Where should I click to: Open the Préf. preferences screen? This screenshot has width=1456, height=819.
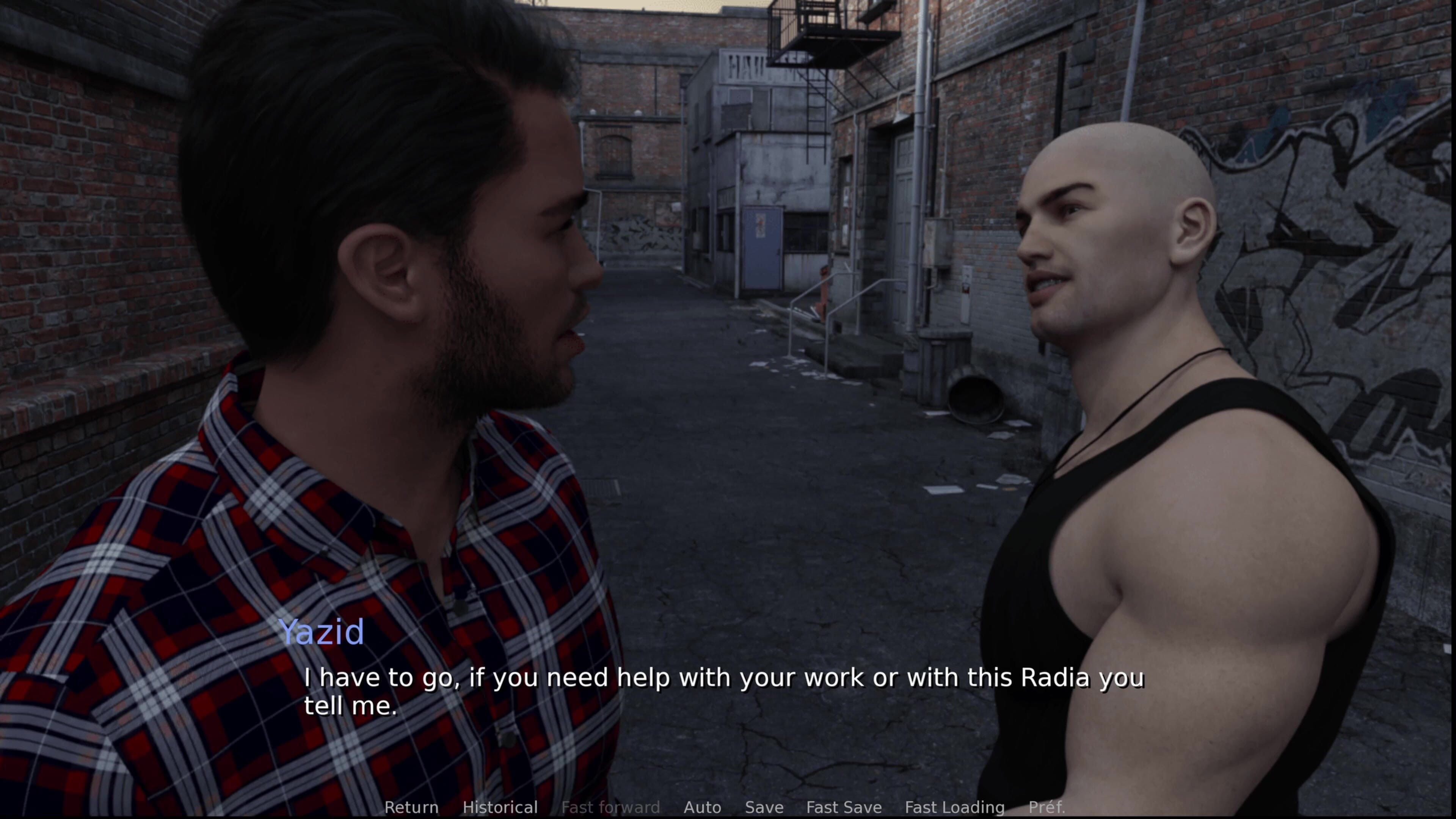tap(1046, 807)
